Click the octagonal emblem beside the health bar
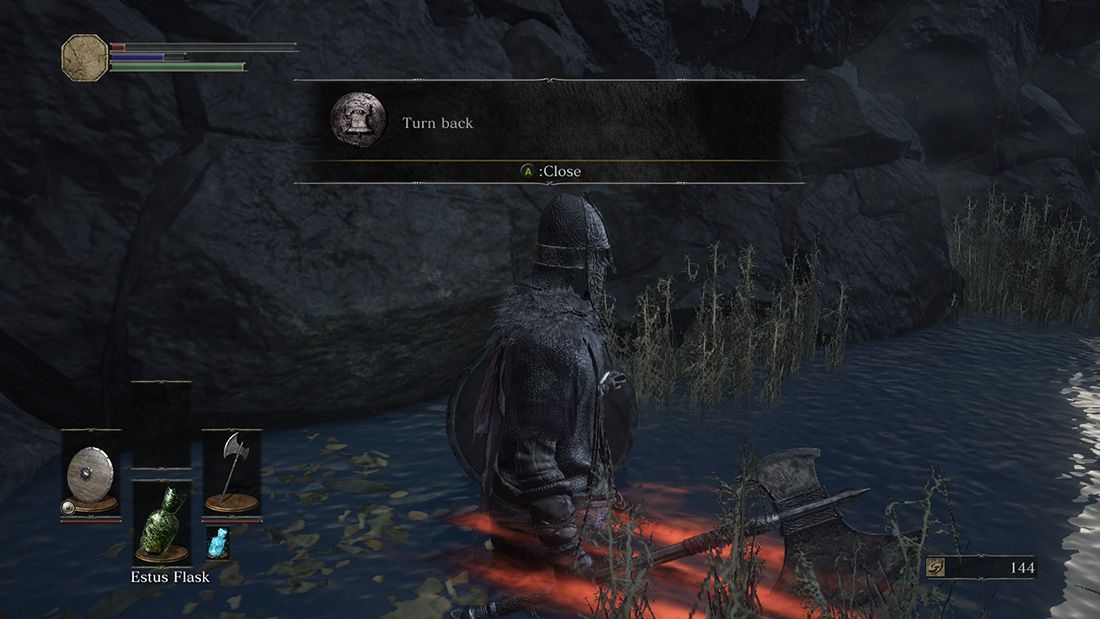The width and height of the screenshot is (1100, 619). pyautogui.click(x=85, y=58)
